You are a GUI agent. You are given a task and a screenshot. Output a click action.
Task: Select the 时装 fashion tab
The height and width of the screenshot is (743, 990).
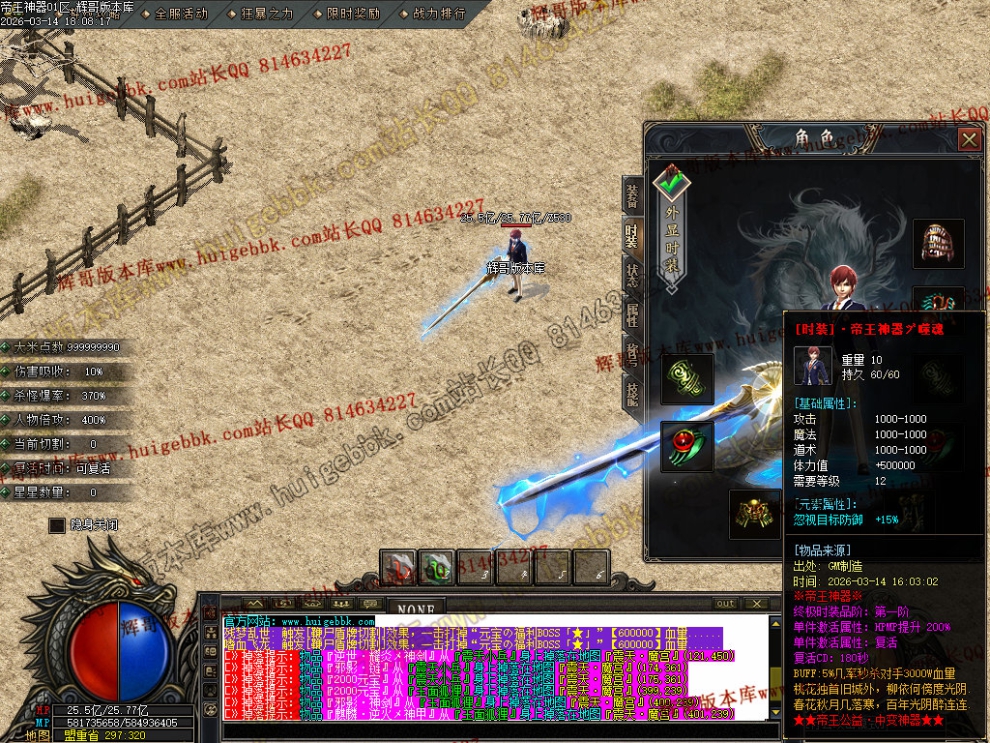point(632,236)
